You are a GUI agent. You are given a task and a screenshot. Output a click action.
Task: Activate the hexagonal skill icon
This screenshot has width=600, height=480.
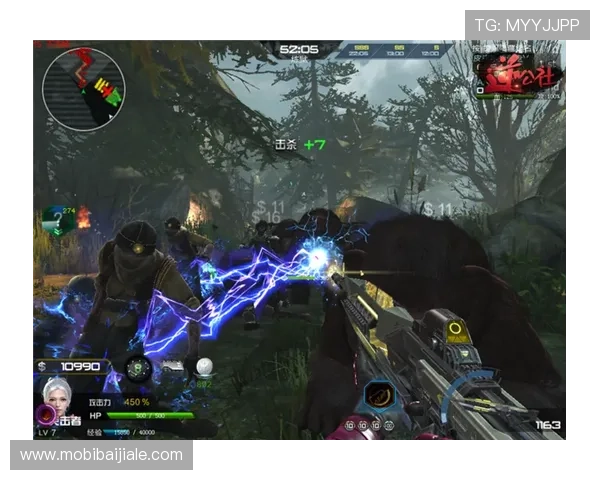pyautogui.click(x=378, y=396)
